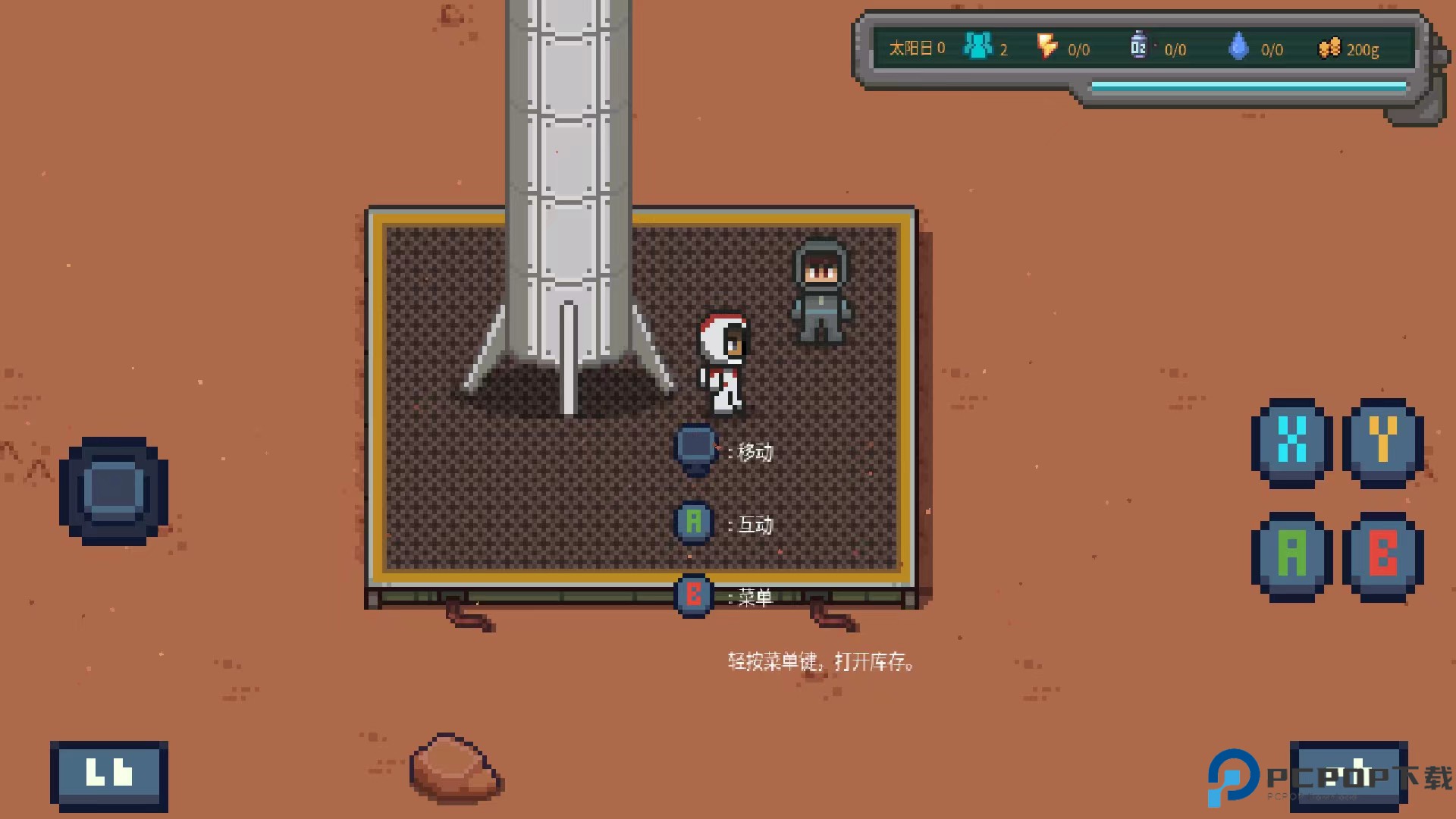Tap the virtual joystick on the left
Image resolution: width=1456 pixels, height=819 pixels.
point(114,489)
